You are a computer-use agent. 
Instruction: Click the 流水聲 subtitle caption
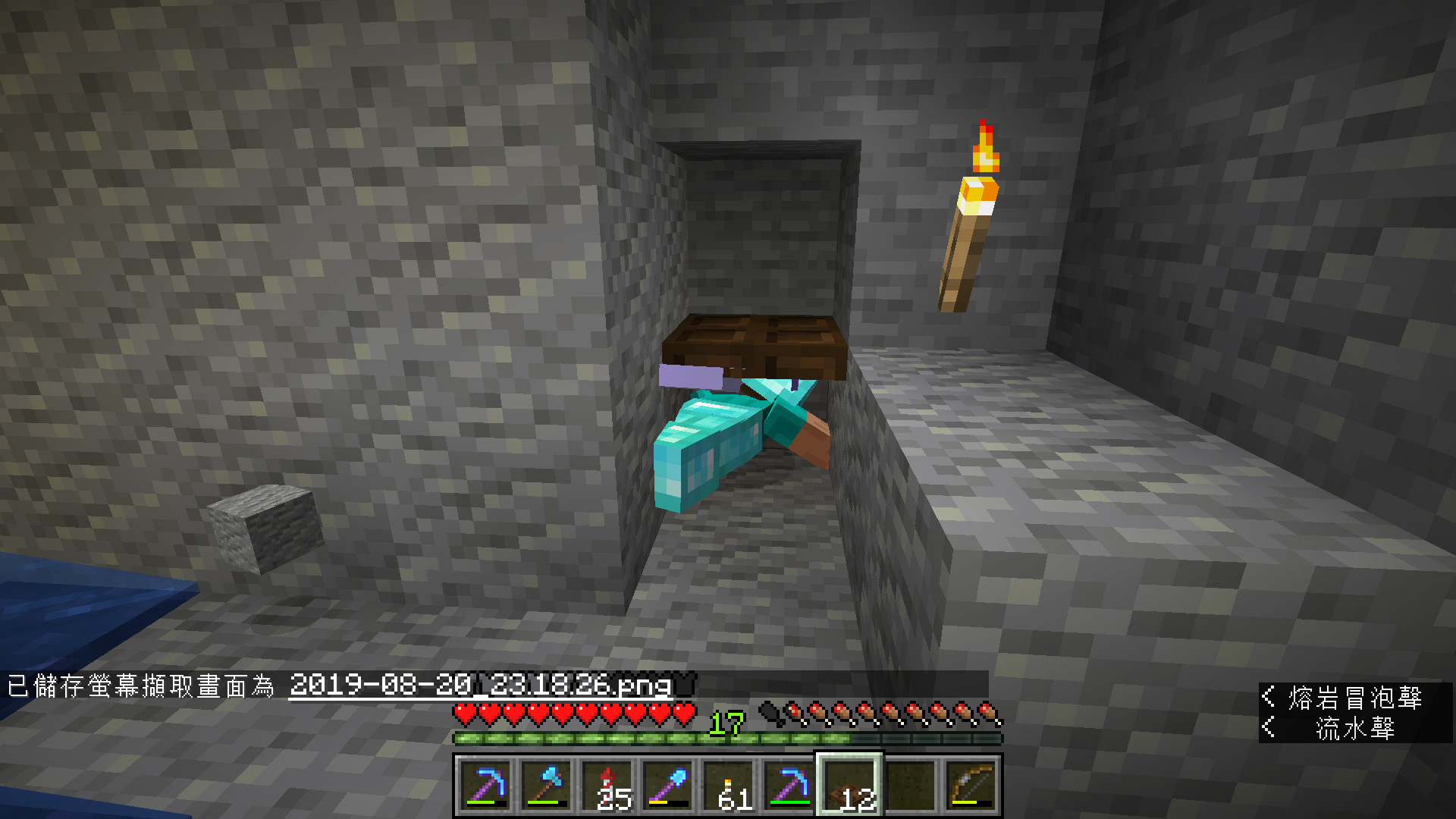click(1357, 726)
